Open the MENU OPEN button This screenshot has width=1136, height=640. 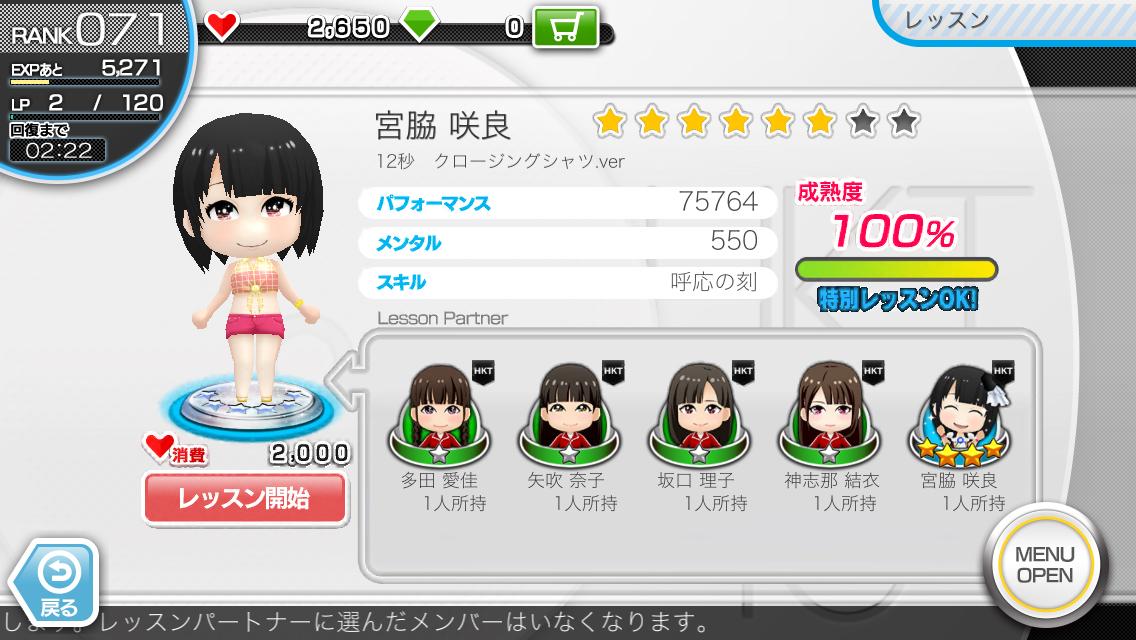1044,565
